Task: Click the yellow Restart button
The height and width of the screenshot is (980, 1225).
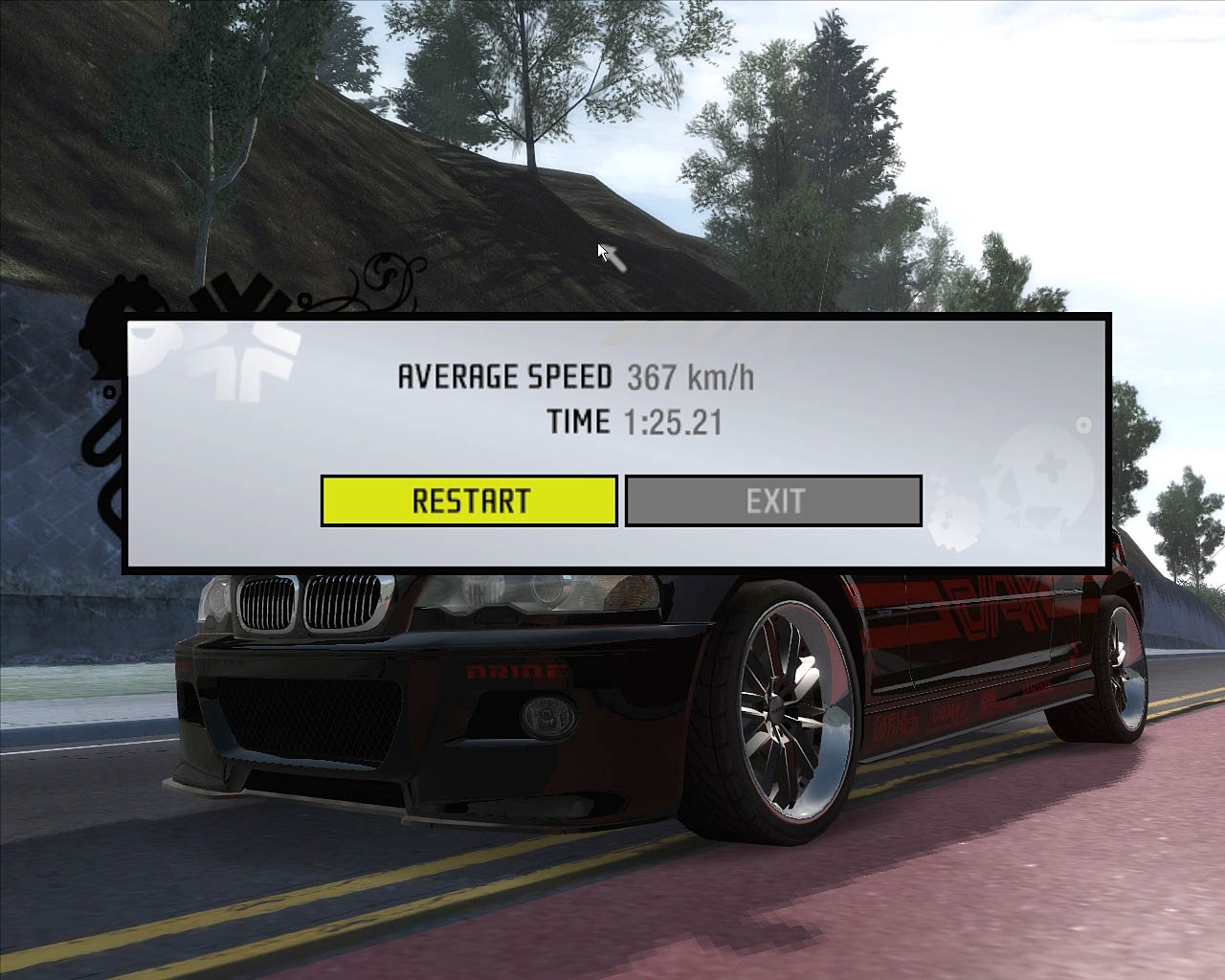Action: tap(469, 501)
